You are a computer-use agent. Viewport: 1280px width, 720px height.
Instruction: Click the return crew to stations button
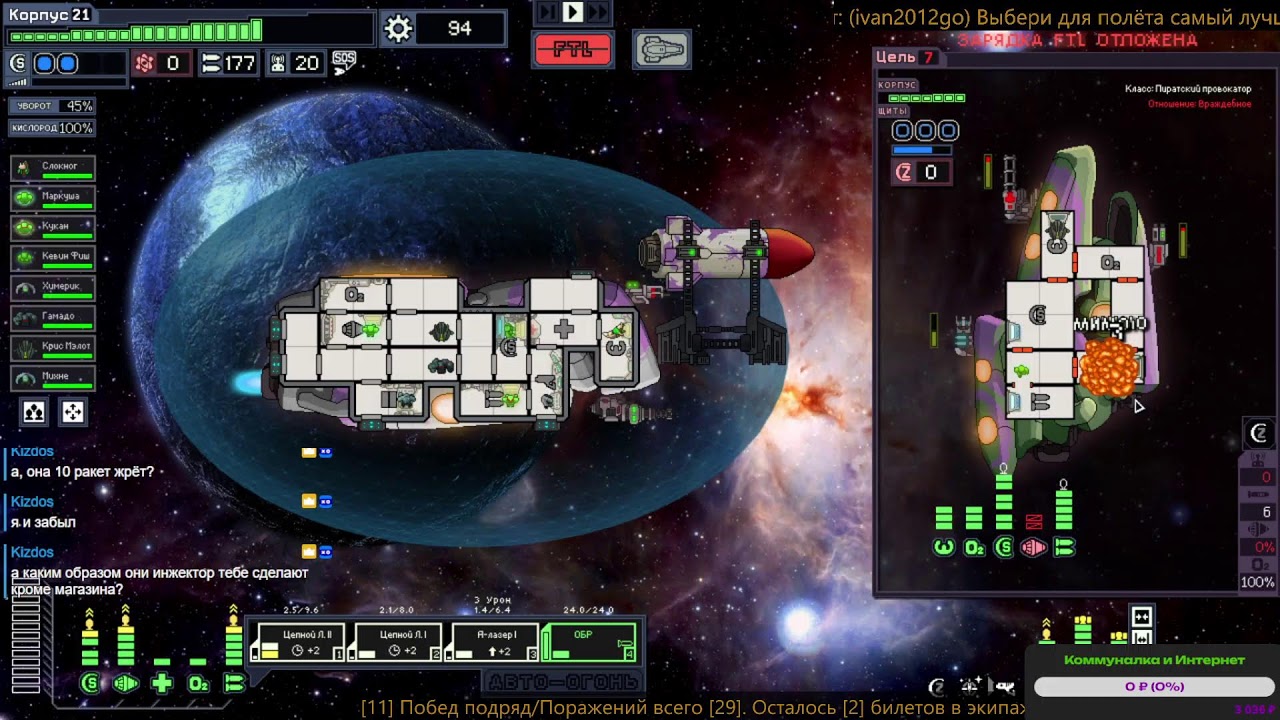pyautogui.click(x=73, y=412)
